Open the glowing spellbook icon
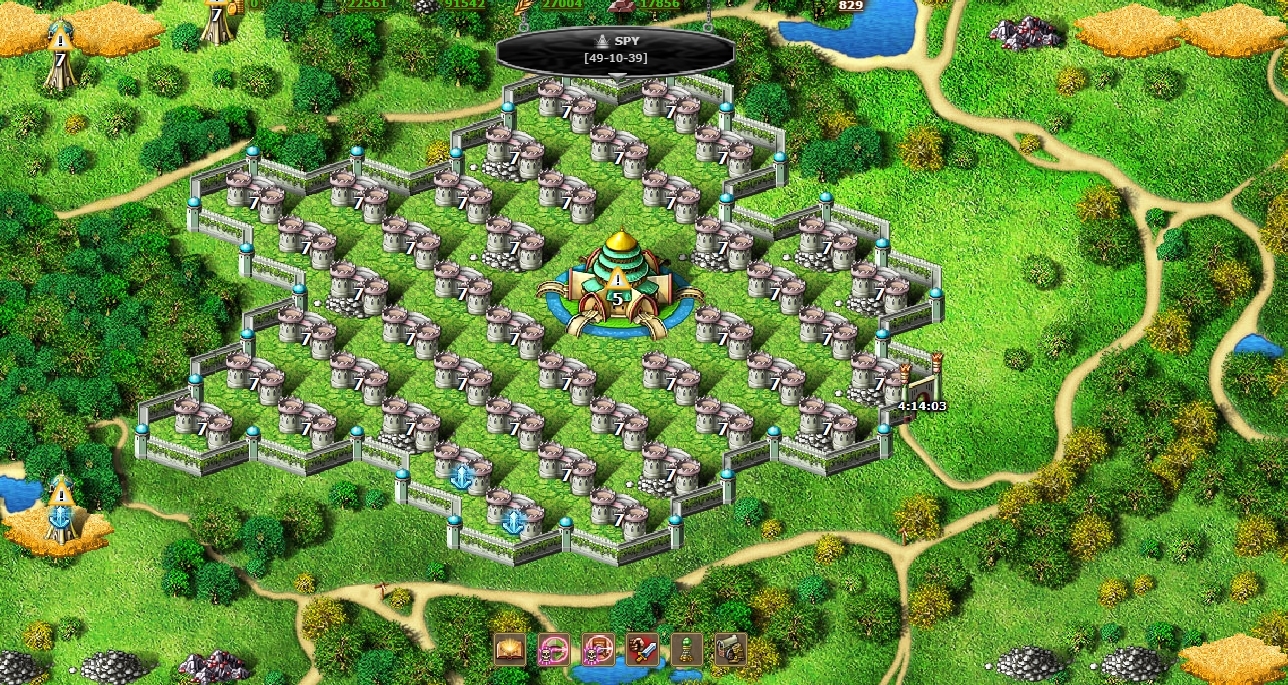Image resolution: width=1288 pixels, height=685 pixels. 510,650
